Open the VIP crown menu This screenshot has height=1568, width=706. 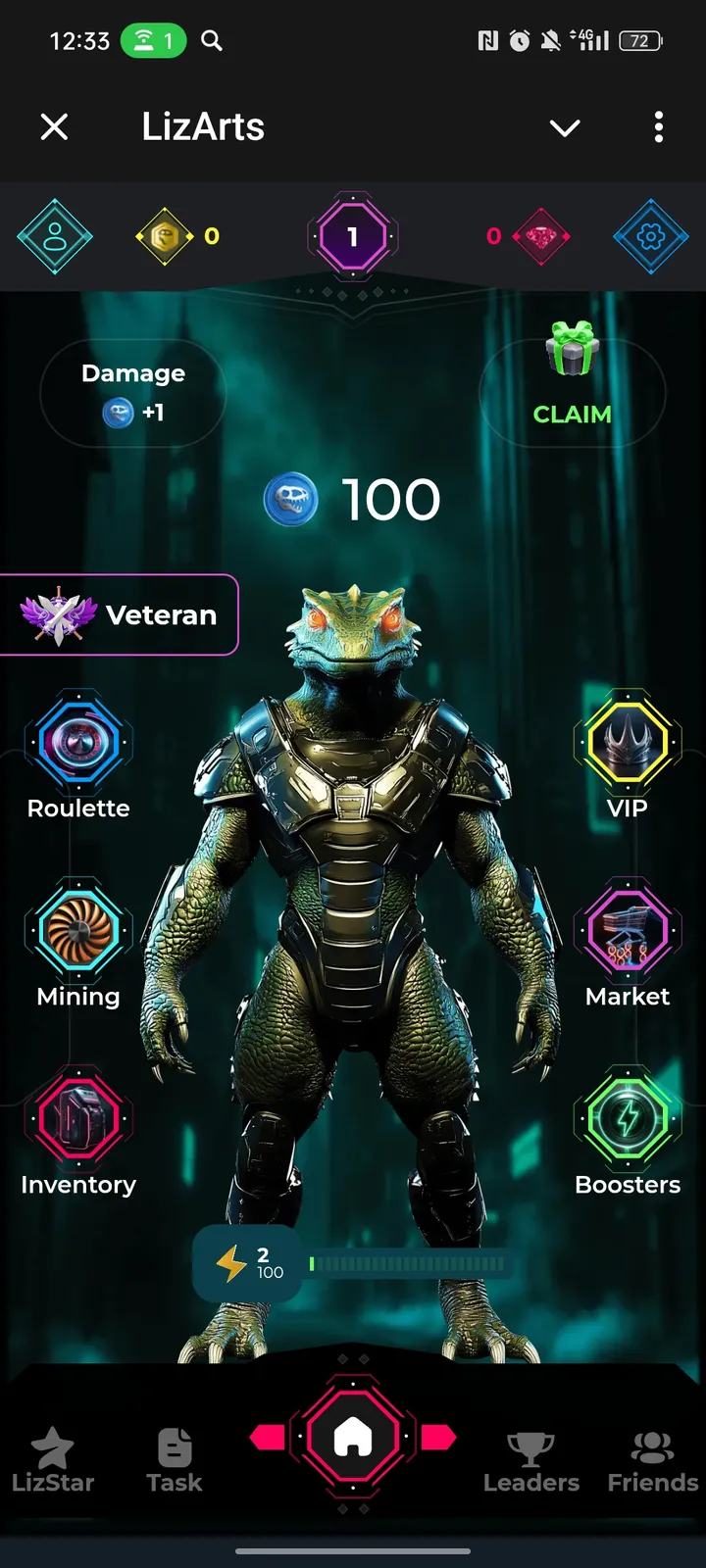(x=628, y=744)
